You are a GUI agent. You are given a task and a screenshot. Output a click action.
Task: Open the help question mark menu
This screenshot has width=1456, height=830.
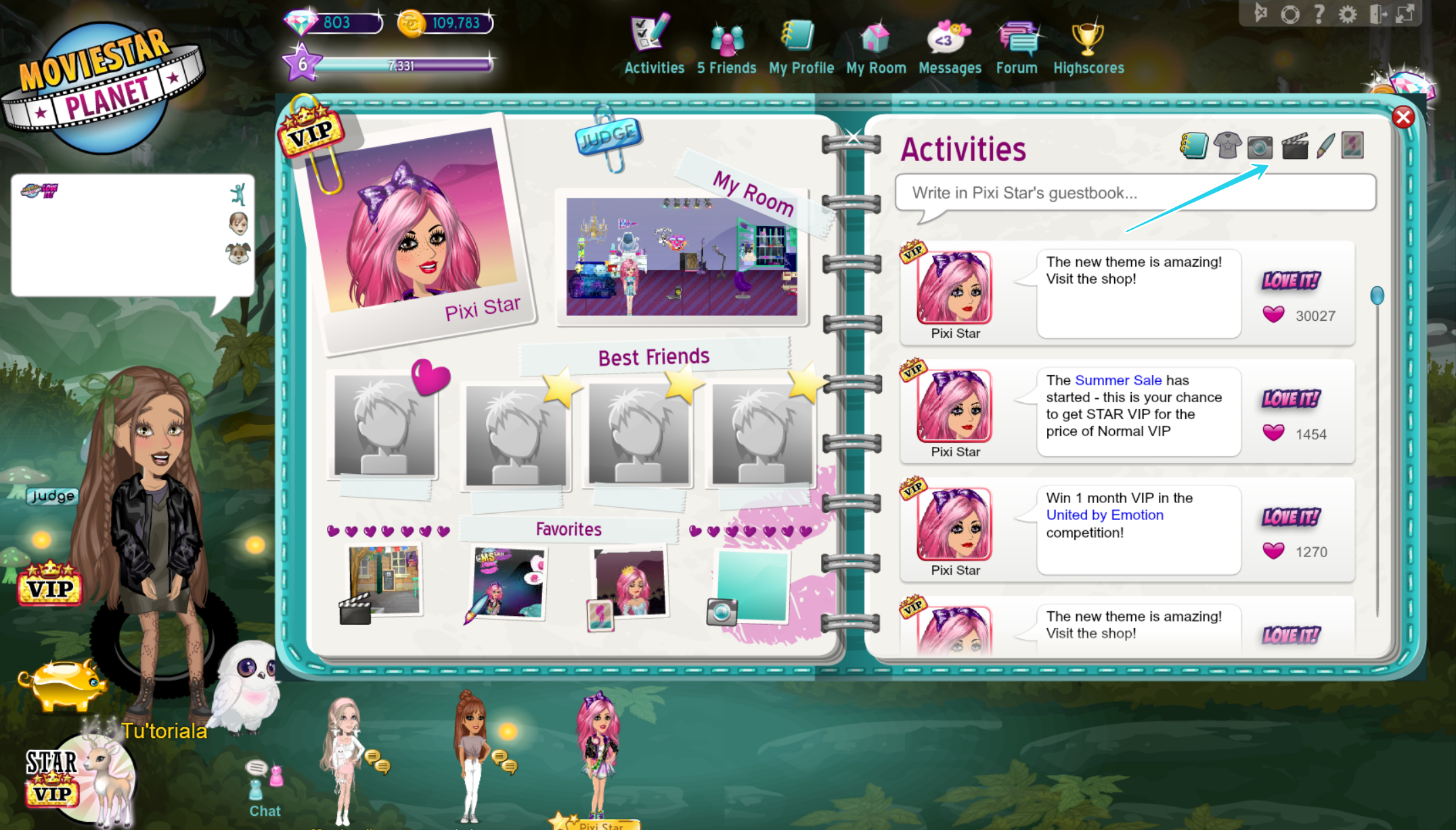(1319, 14)
